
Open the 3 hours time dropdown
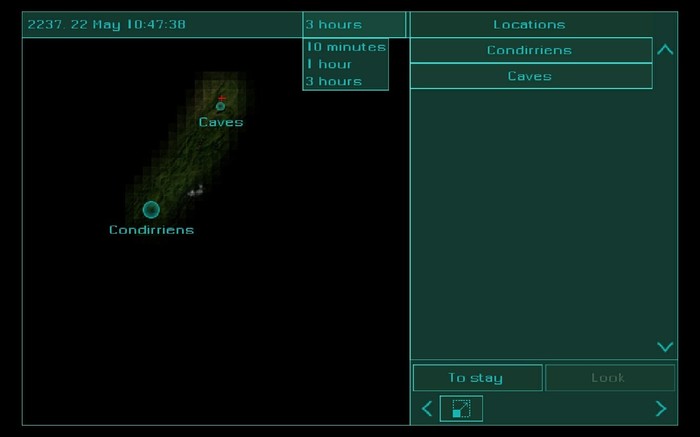[354, 24]
